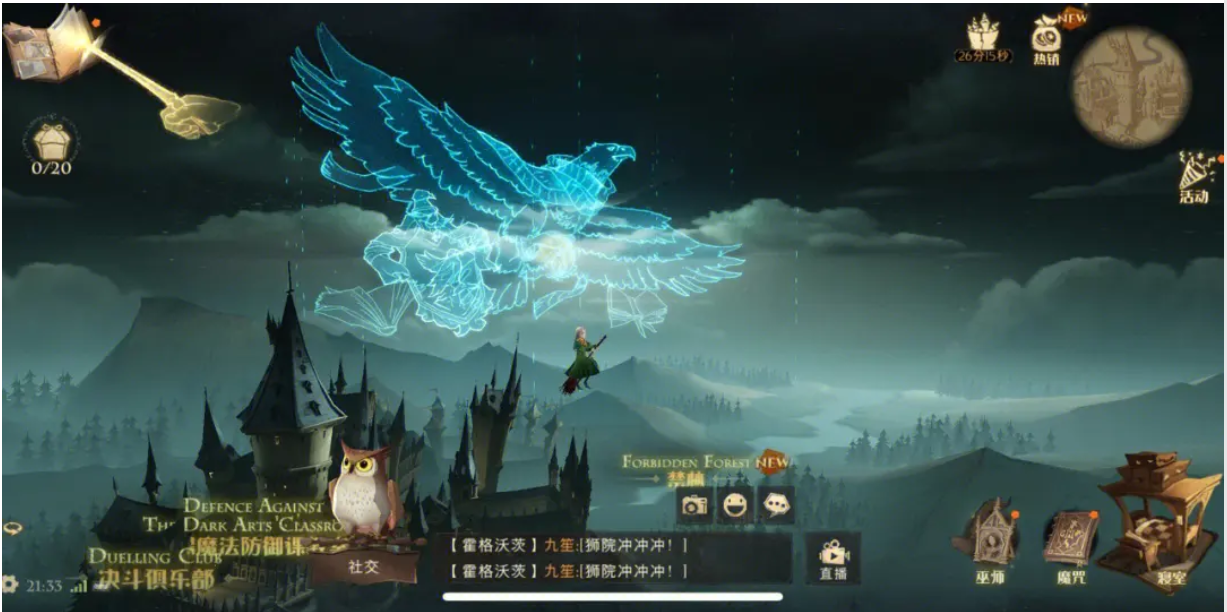Open the speech bubble chat button
1227x612 pixels.
(776, 505)
